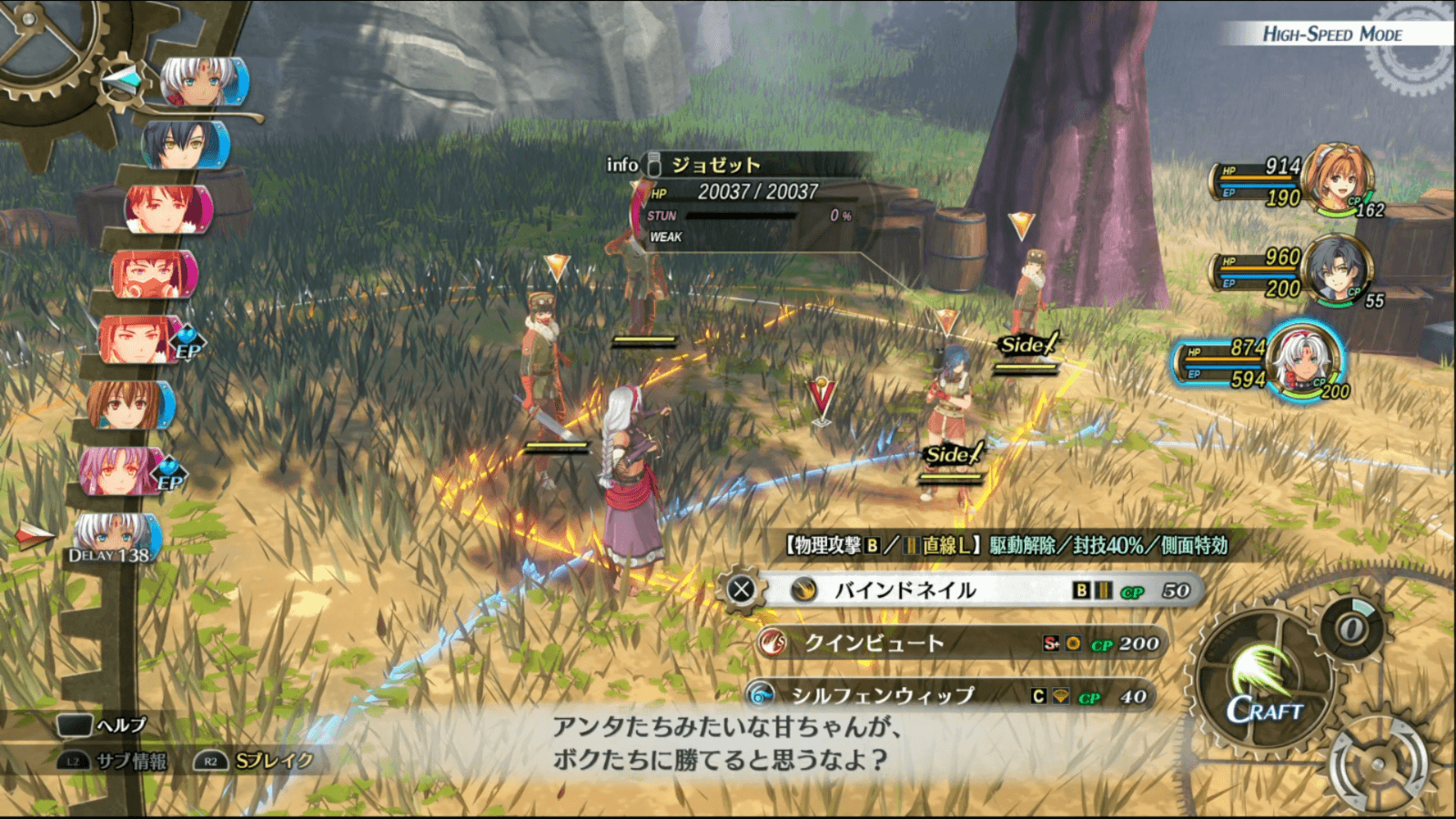
Task: Open the Craft command wheel icon
Action: tap(1263, 682)
